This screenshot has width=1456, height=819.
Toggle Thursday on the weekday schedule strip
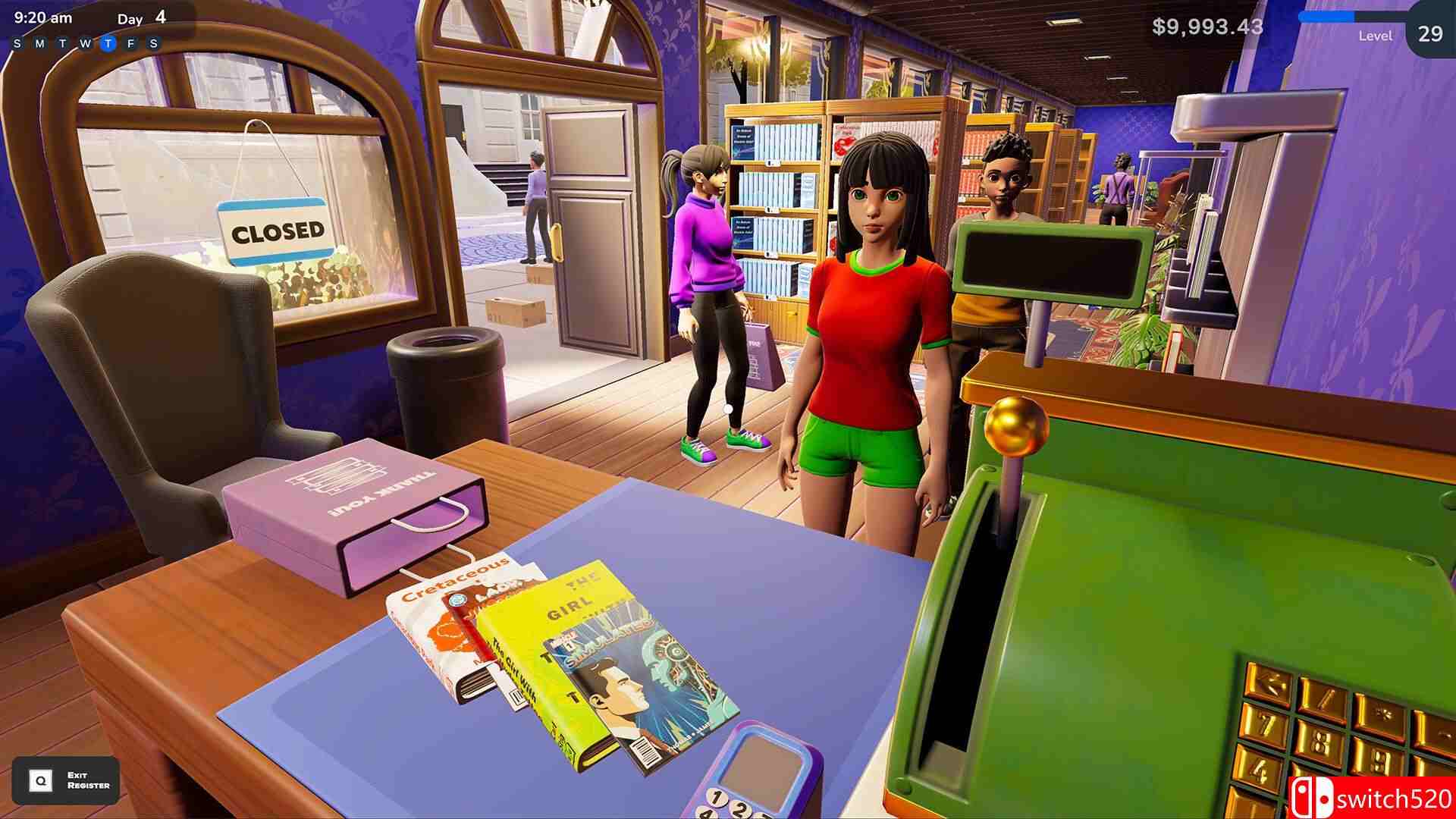tap(108, 44)
